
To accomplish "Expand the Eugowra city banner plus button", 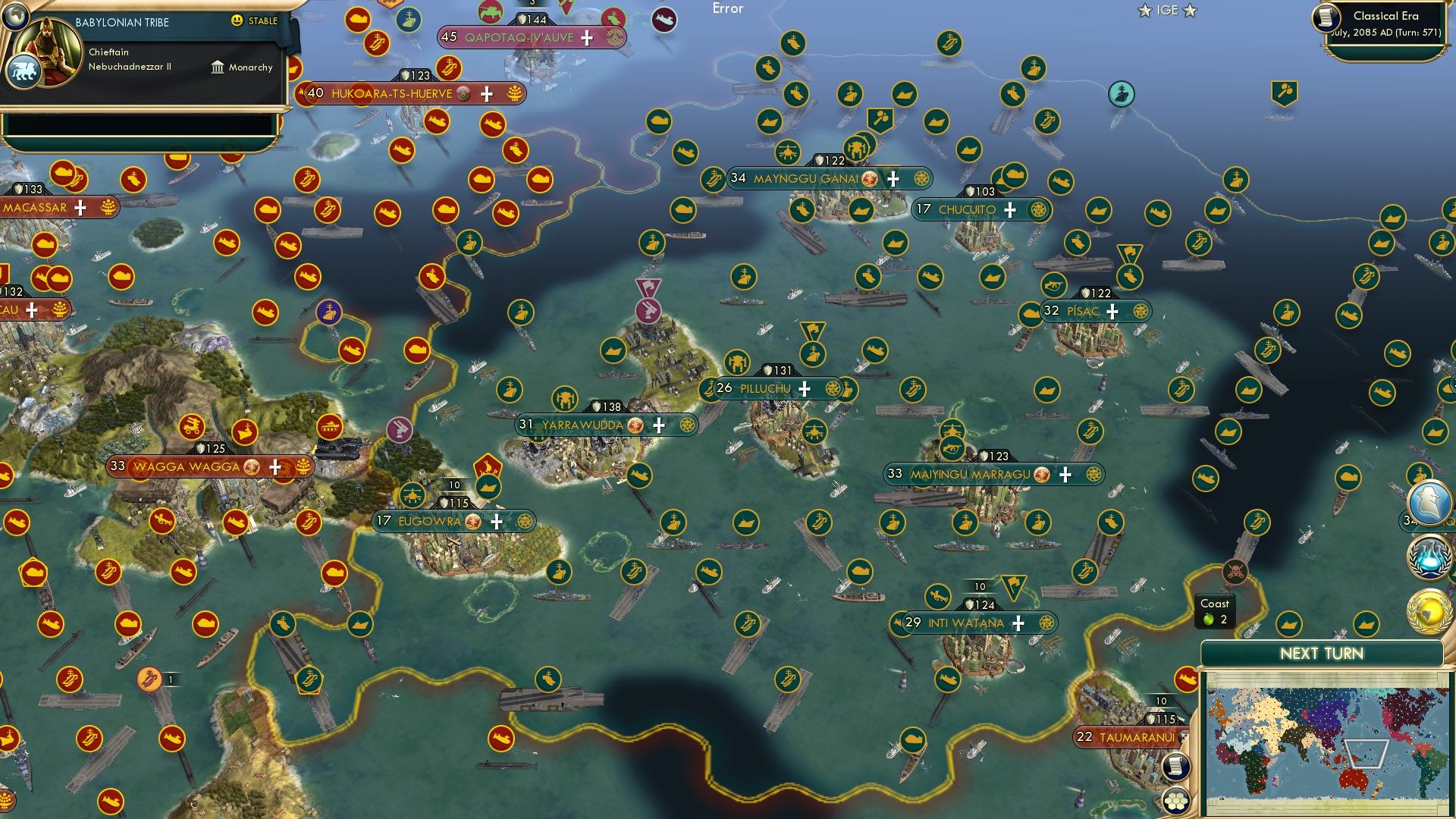I will point(498,521).
